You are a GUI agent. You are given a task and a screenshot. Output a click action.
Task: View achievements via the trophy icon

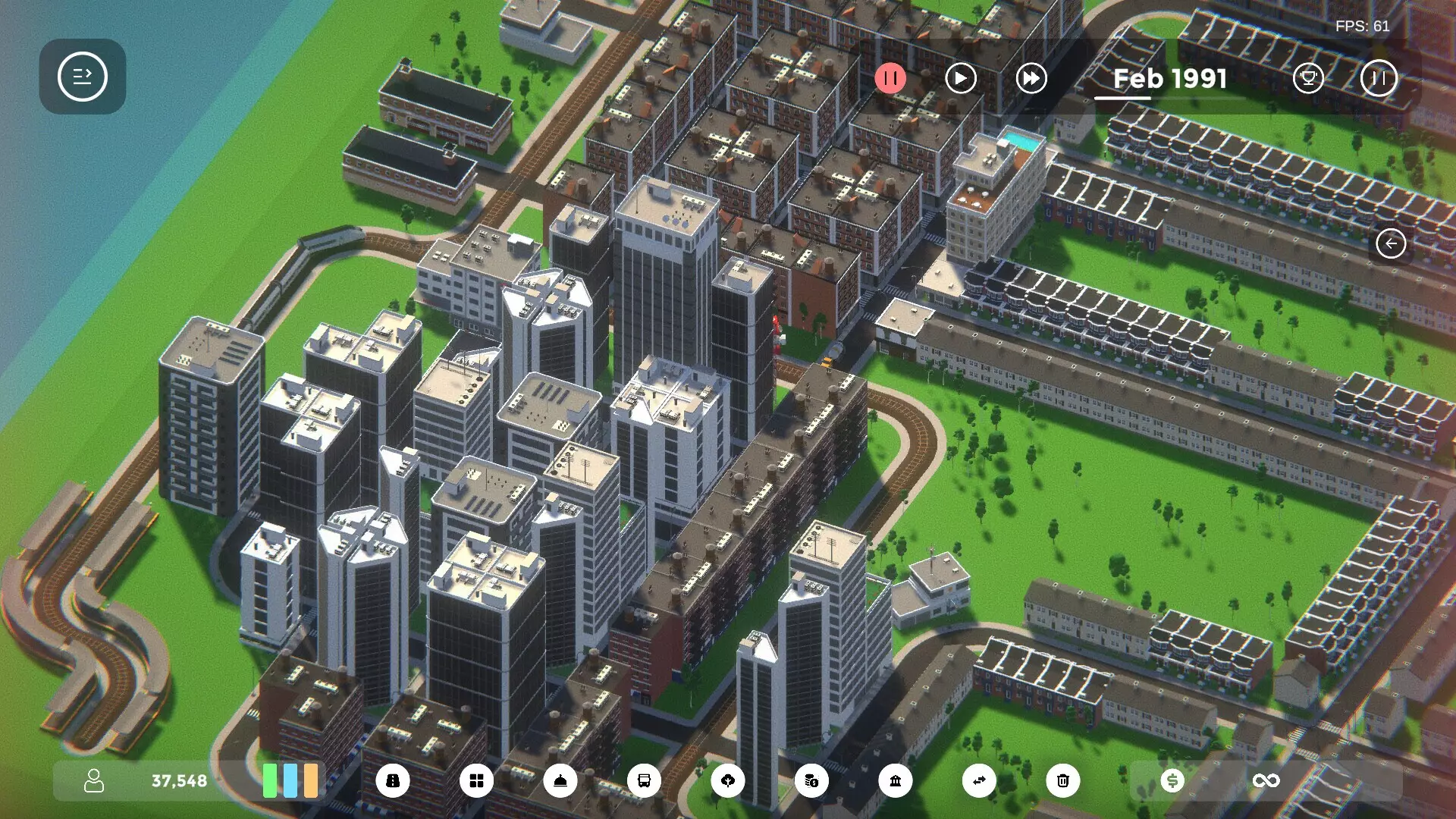(1310, 78)
